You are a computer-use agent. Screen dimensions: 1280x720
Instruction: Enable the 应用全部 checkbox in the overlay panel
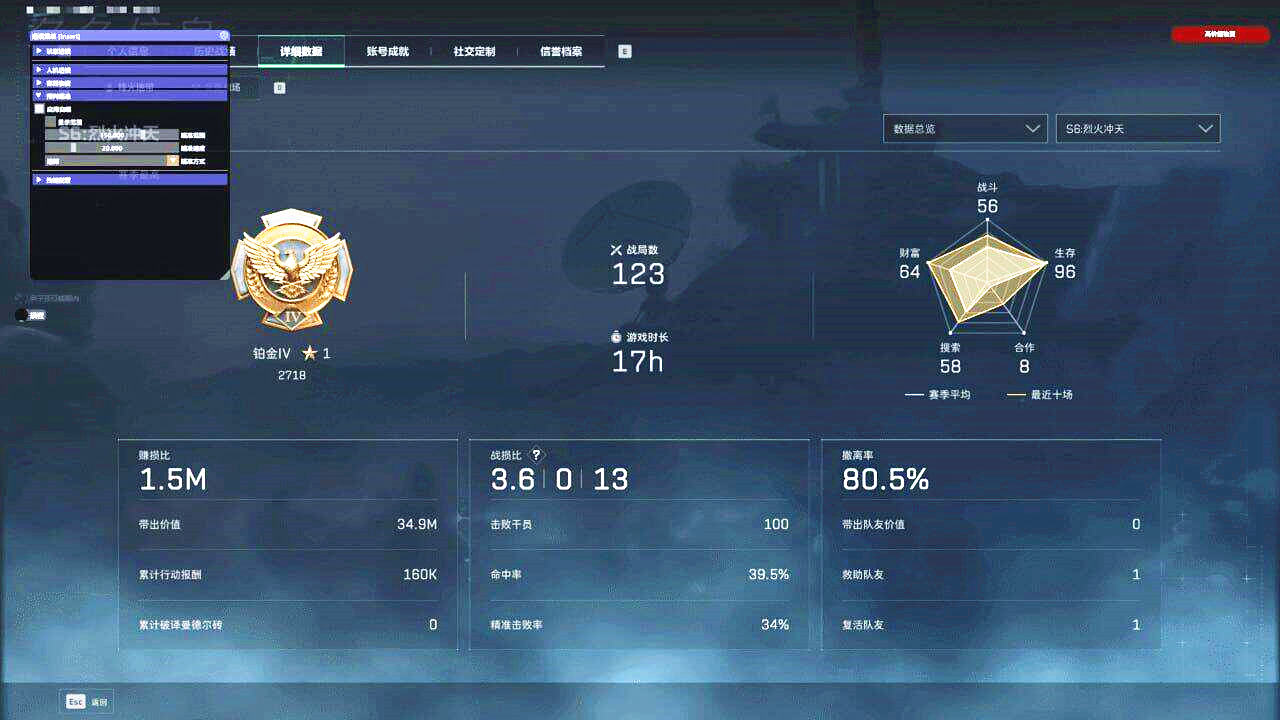click(x=39, y=108)
